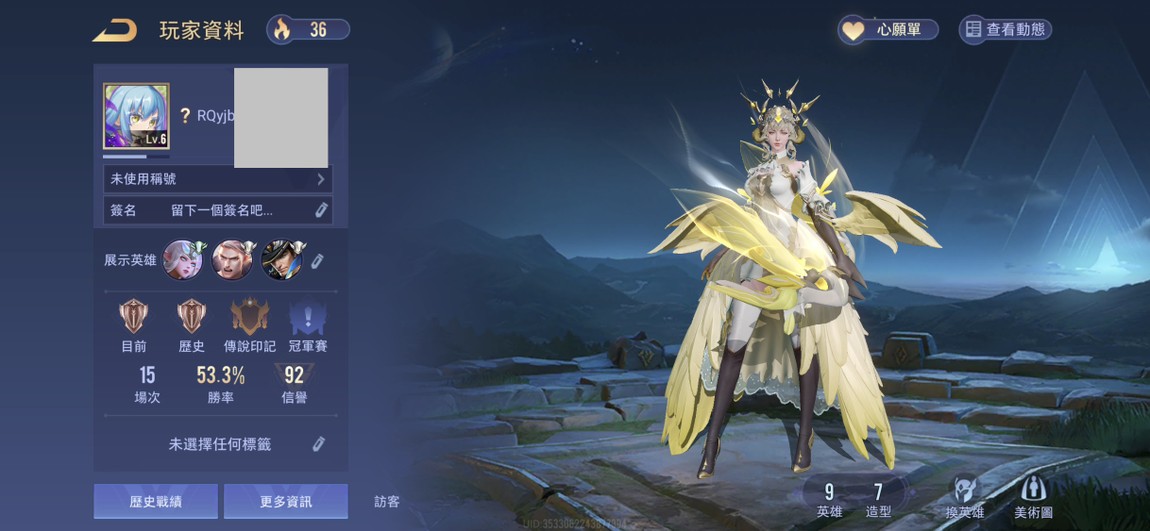Image resolution: width=1150 pixels, height=531 pixels.
Task: Open the 心願單 wishlist
Action: point(888,30)
